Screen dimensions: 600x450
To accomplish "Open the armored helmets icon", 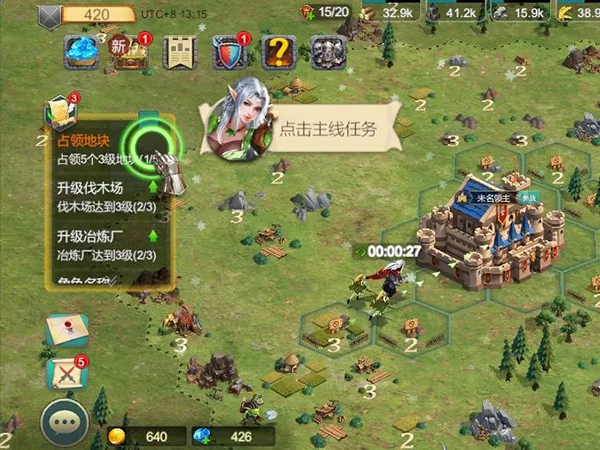I will tap(327, 52).
